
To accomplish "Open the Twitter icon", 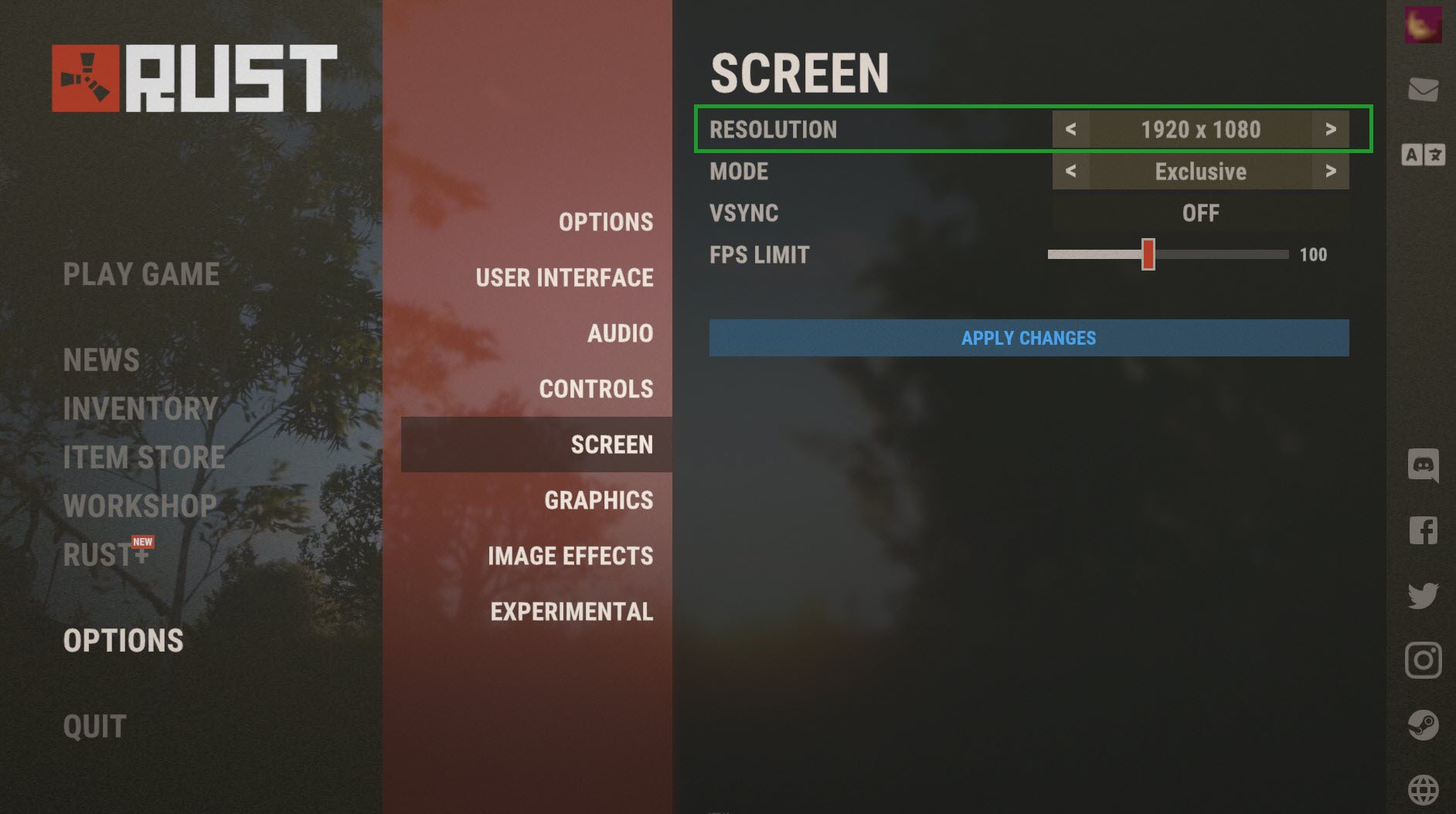I will tap(1423, 595).
